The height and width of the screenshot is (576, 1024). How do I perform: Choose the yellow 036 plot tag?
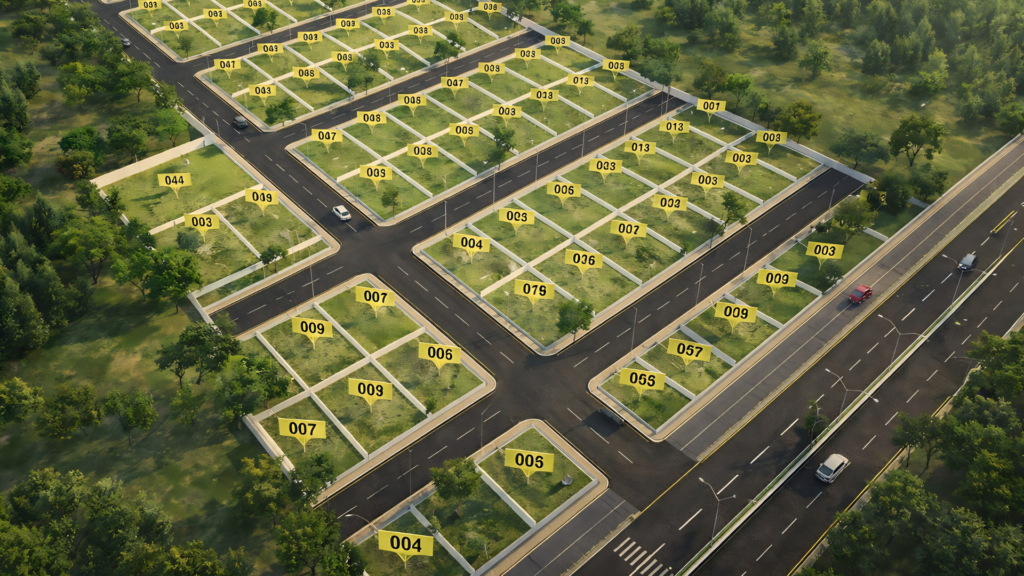coord(583,258)
